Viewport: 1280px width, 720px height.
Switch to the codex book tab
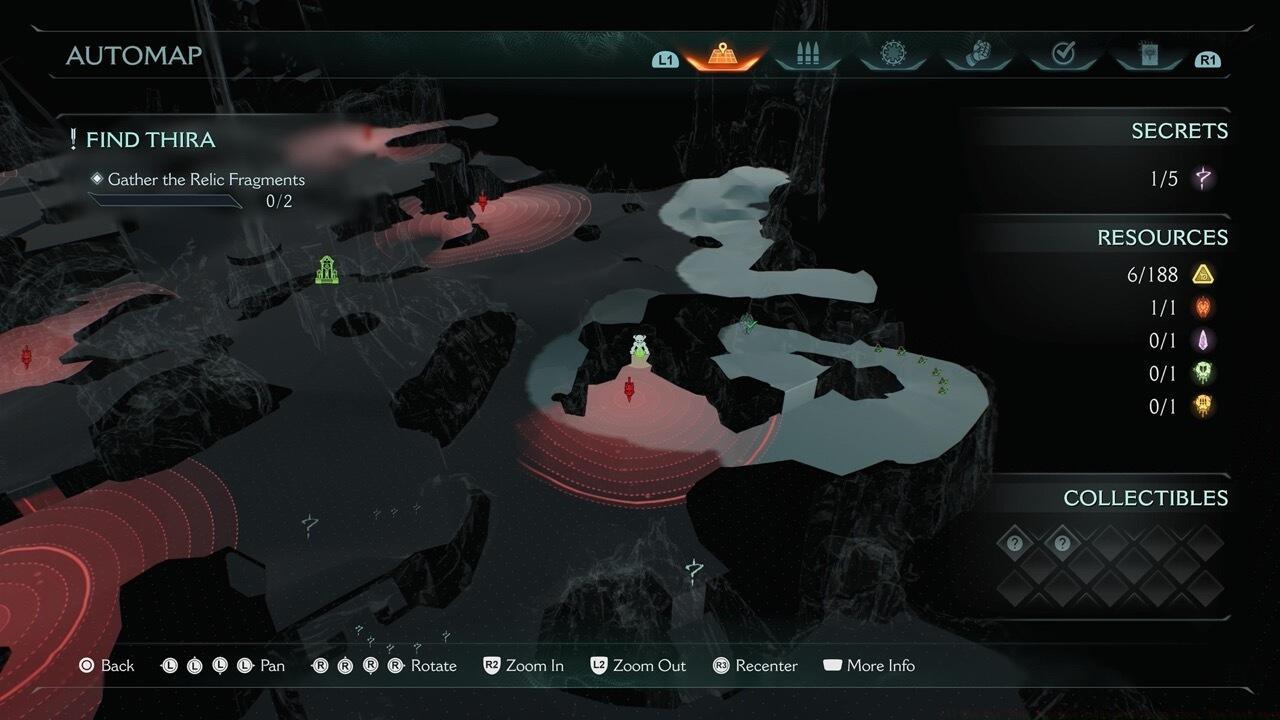click(1147, 55)
